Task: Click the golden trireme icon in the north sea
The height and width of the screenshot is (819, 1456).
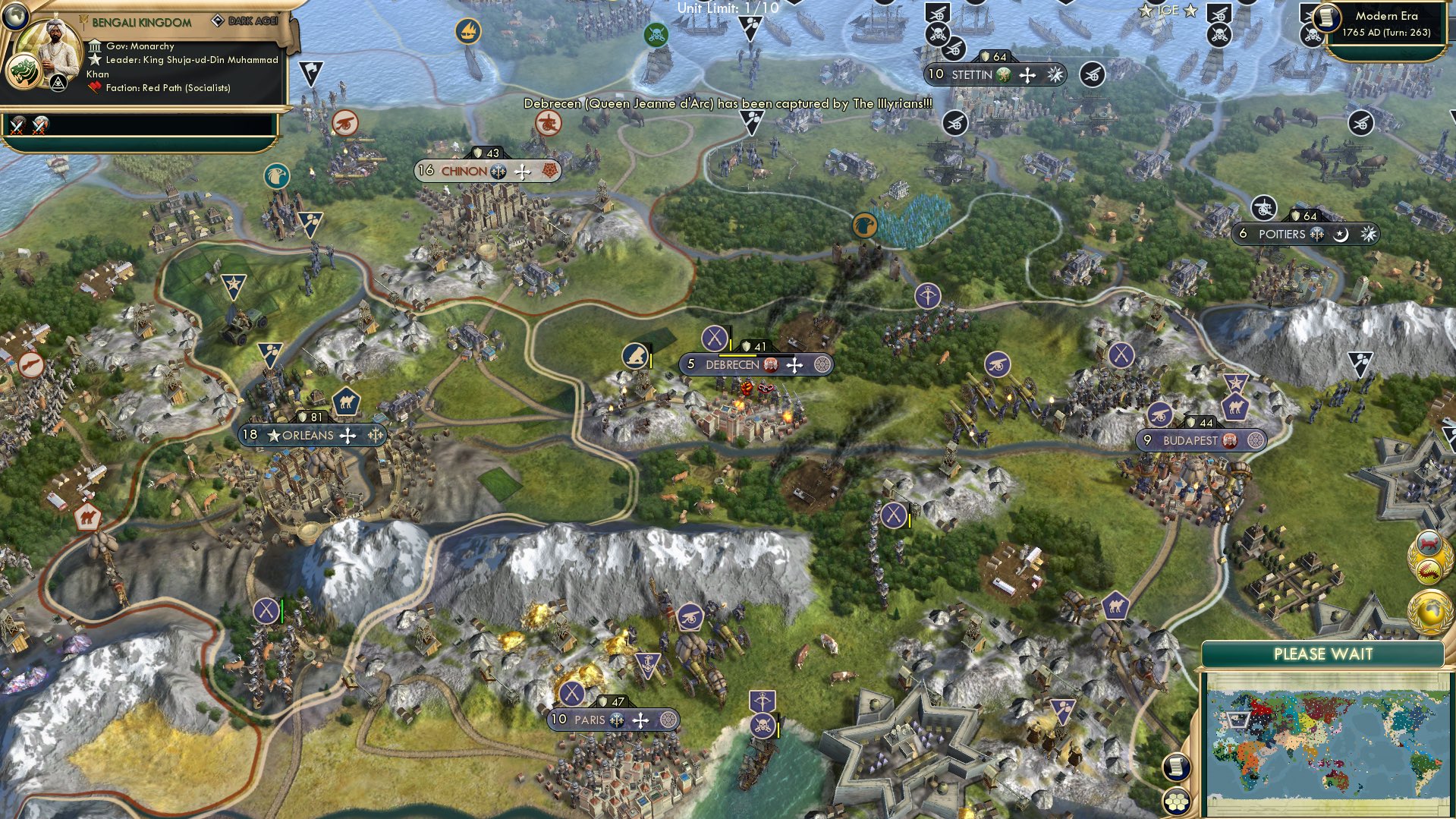Action: pos(467,30)
